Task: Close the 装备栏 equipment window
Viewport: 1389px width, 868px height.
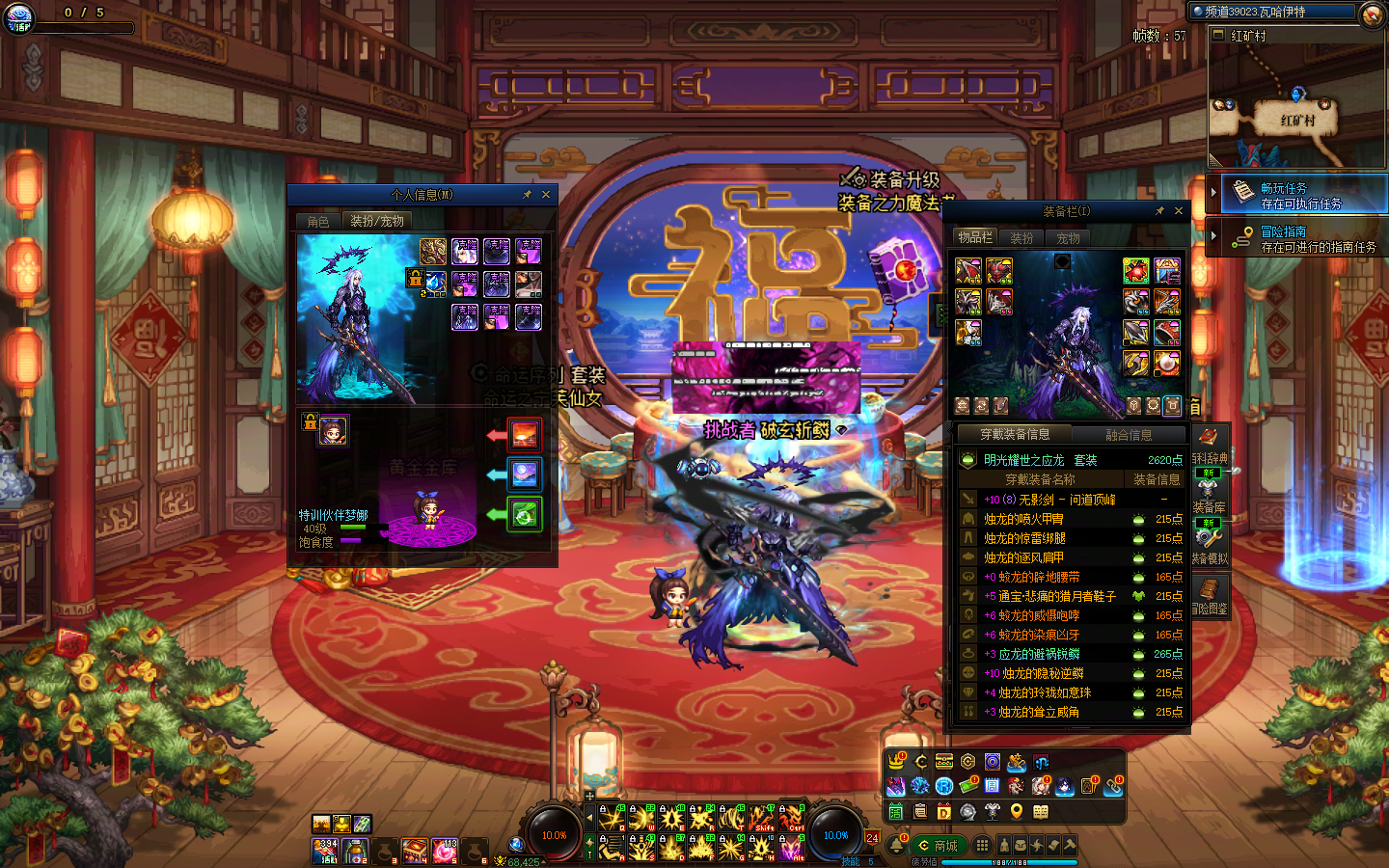Action: (x=1179, y=211)
